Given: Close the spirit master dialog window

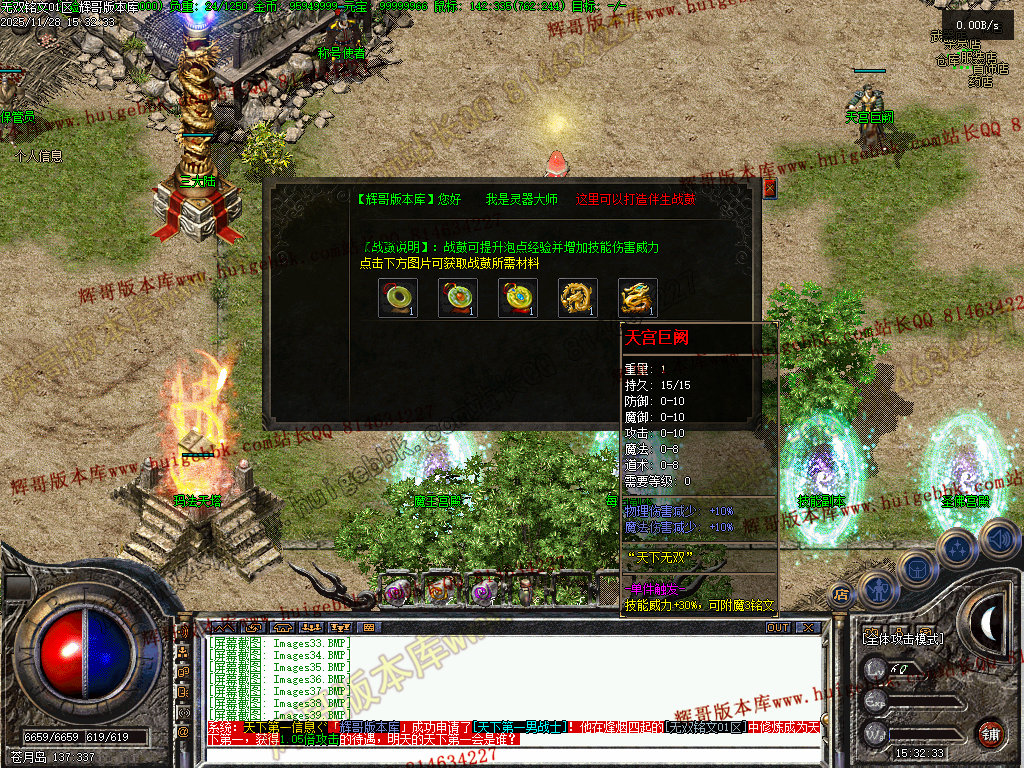Looking at the screenshot, I should [769, 188].
